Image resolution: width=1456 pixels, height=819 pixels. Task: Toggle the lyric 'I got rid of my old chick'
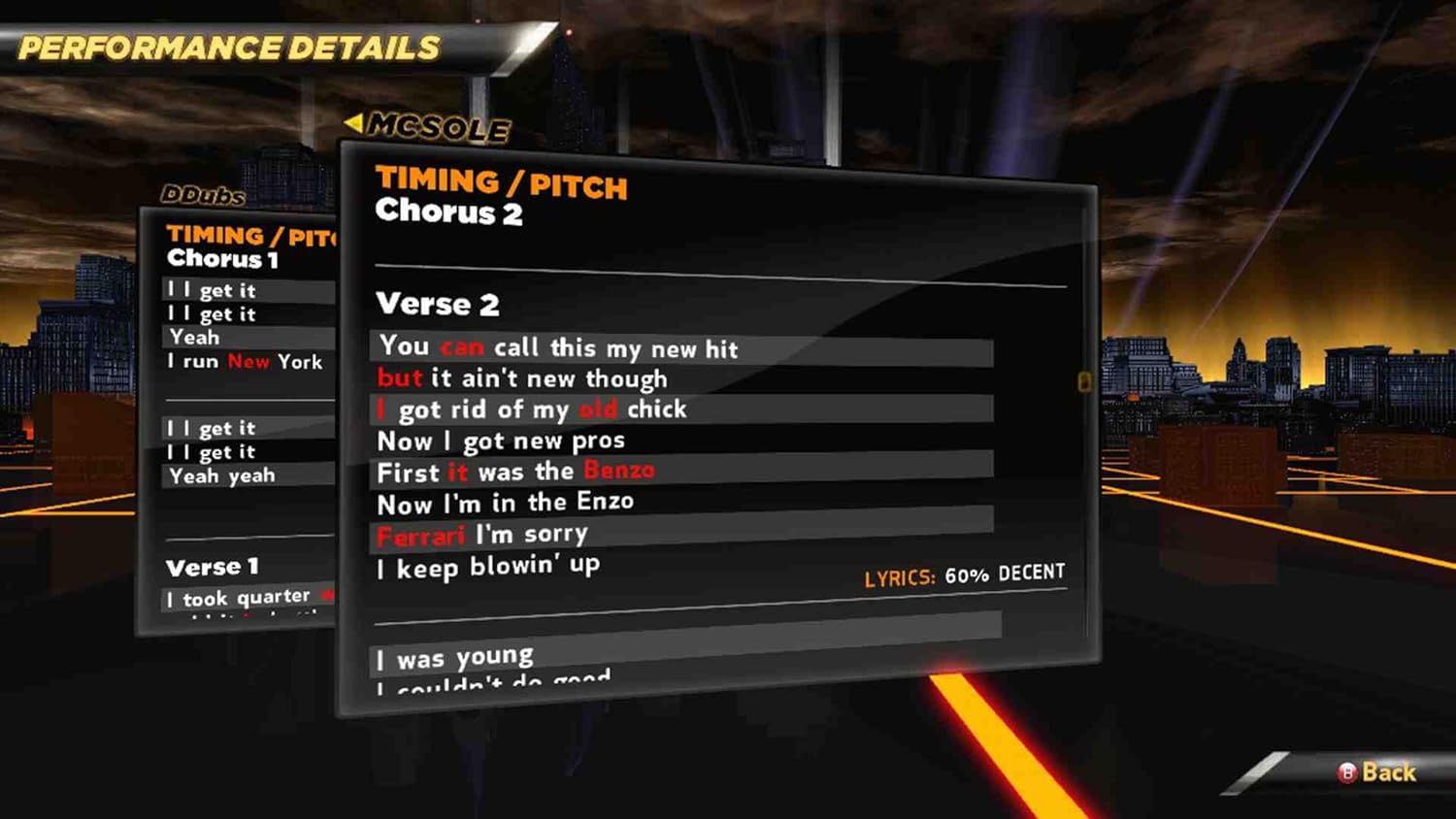click(531, 409)
